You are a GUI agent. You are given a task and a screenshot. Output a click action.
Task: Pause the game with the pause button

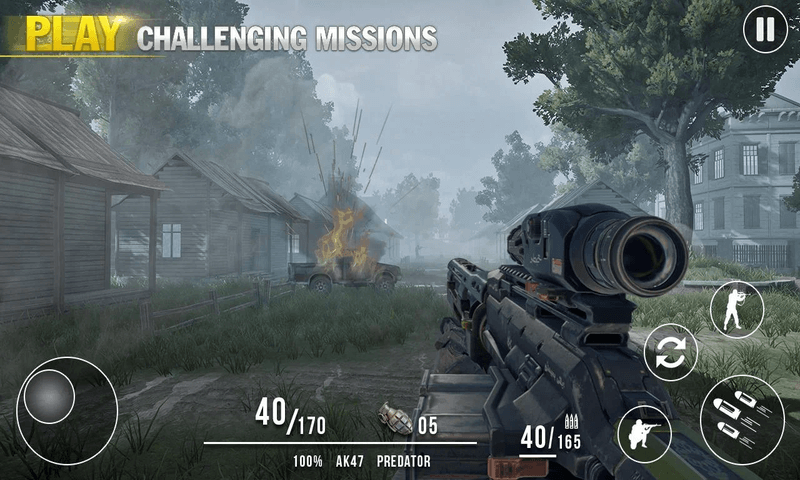[765, 30]
